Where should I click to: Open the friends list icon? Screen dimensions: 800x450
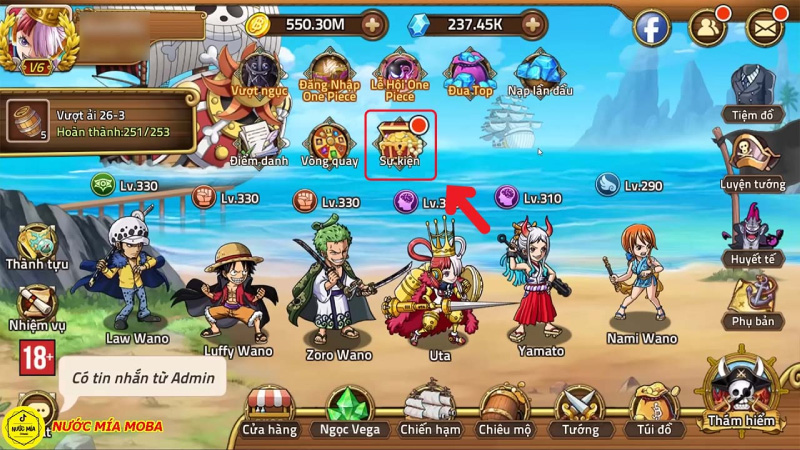708,27
